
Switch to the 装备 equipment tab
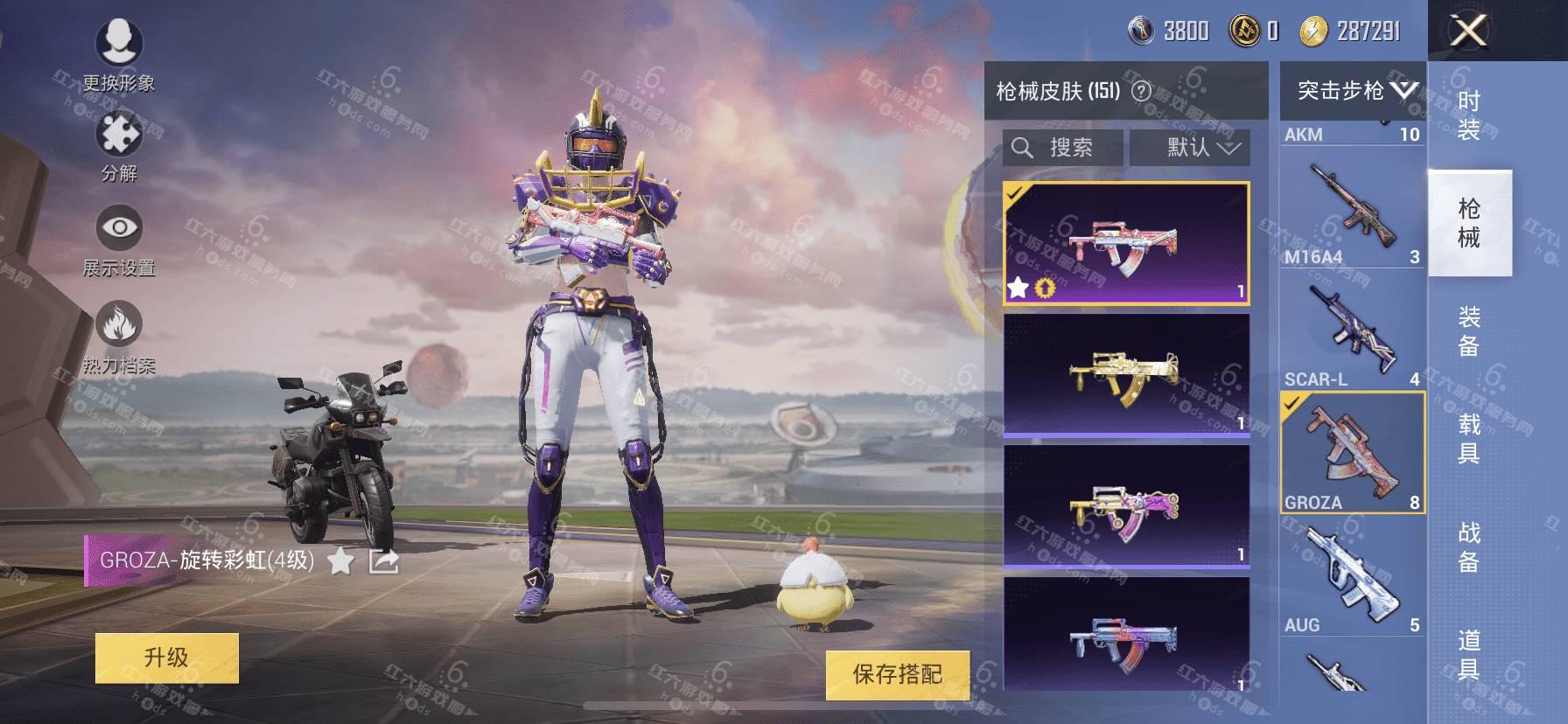click(1469, 331)
